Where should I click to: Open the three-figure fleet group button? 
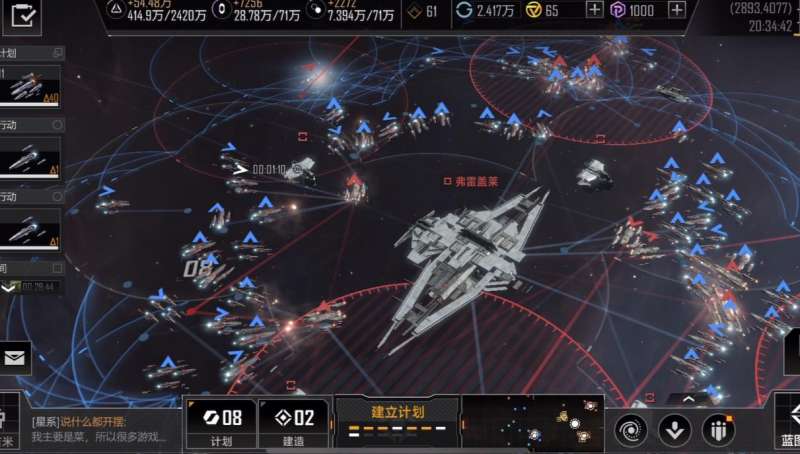(718, 430)
